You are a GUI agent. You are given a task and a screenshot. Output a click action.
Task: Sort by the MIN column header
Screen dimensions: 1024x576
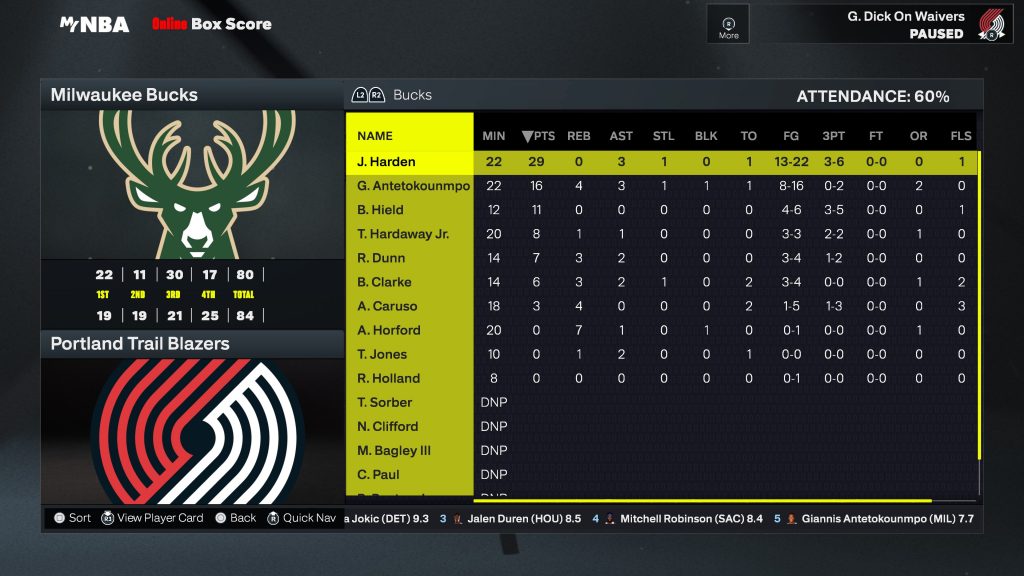pos(494,136)
